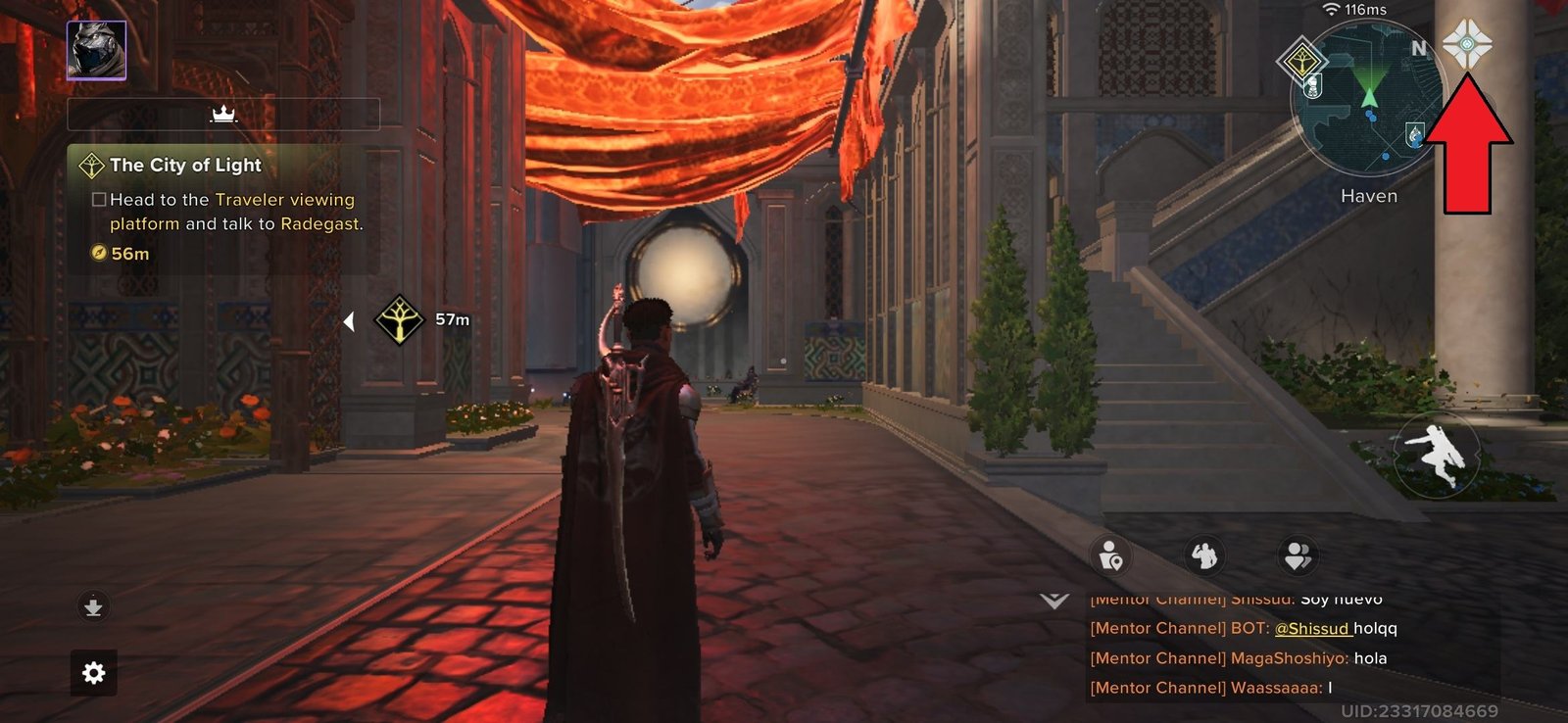
Task: Click the quest diamond marker beside minimap
Action: (x=1301, y=61)
